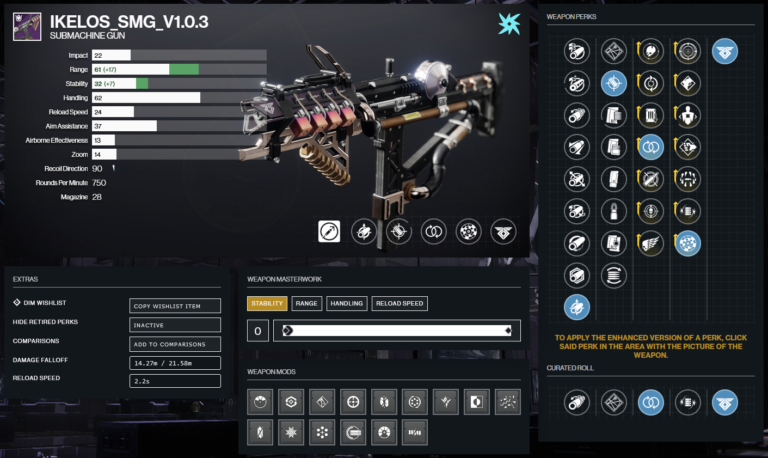Image resolution: width=768 pixels, height=458 pixels.
Task: Click the highlighted pen icon below the weapon
Action: [x=331, y=231]
